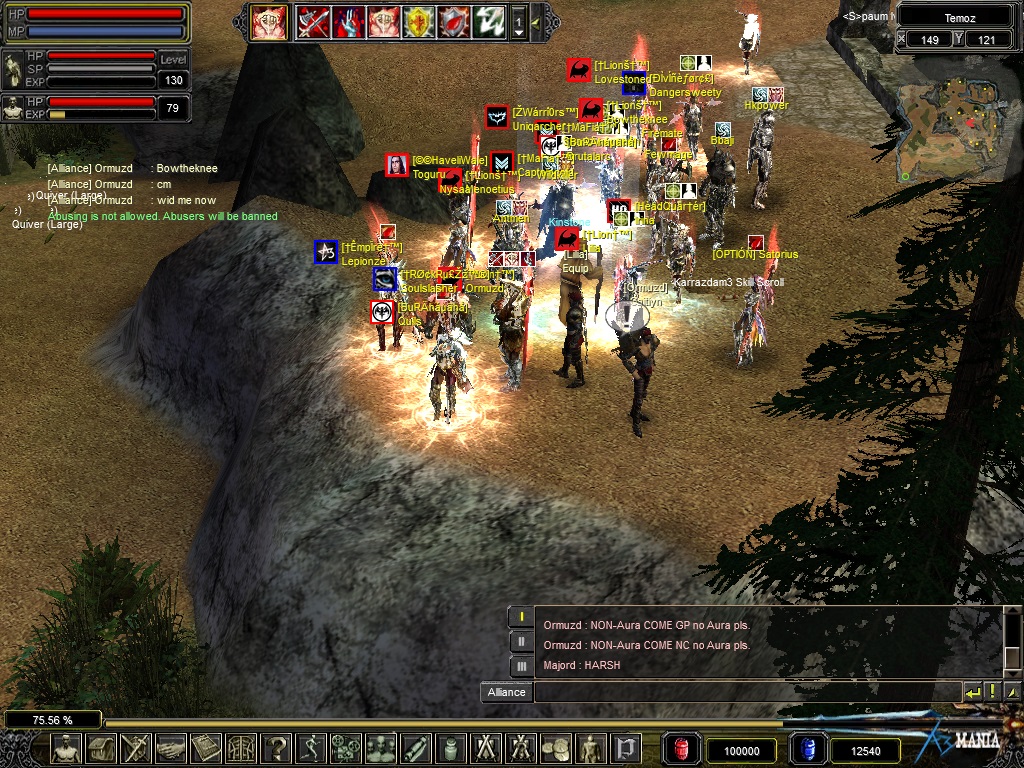Viewport: 1024px width, 768px height.
Task: Click the yellow exclamation chat button
Action: tap(993, 692)
